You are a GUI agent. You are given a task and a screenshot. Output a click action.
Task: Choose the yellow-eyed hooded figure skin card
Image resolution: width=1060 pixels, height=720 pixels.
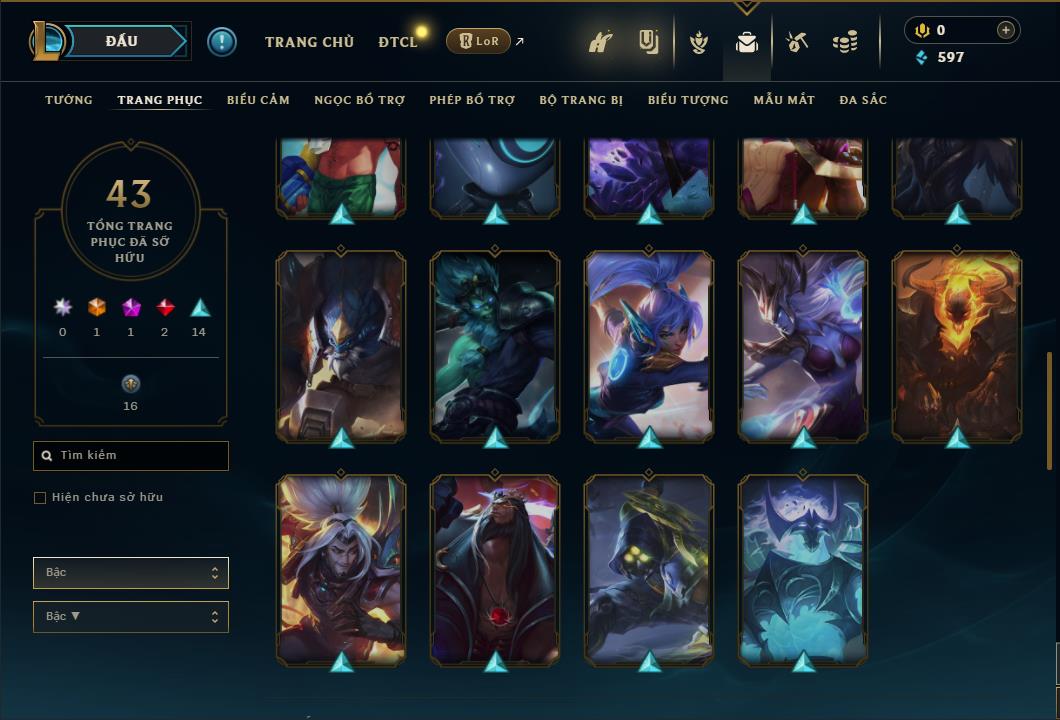649,569
